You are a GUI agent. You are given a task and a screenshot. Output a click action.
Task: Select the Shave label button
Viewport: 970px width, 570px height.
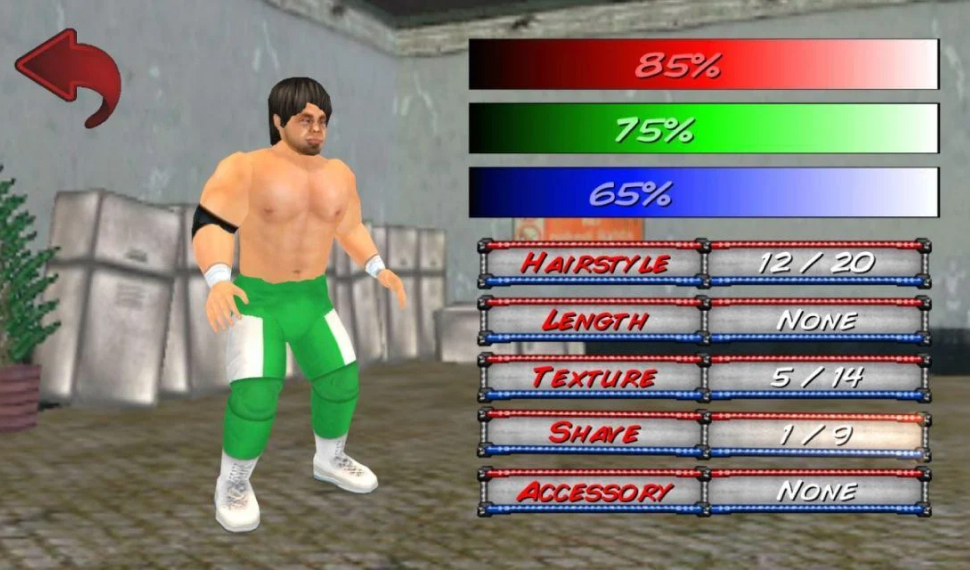[594, 433]
